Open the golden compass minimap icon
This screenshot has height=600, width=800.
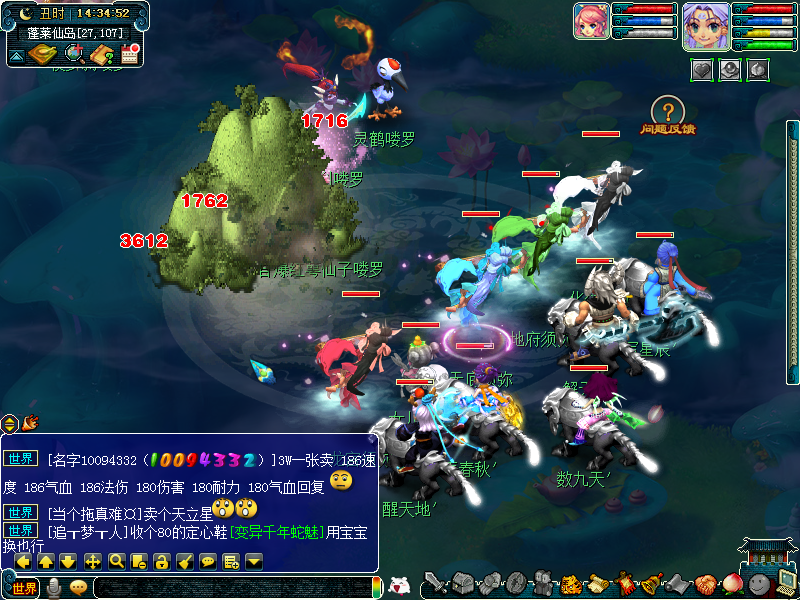43,55
